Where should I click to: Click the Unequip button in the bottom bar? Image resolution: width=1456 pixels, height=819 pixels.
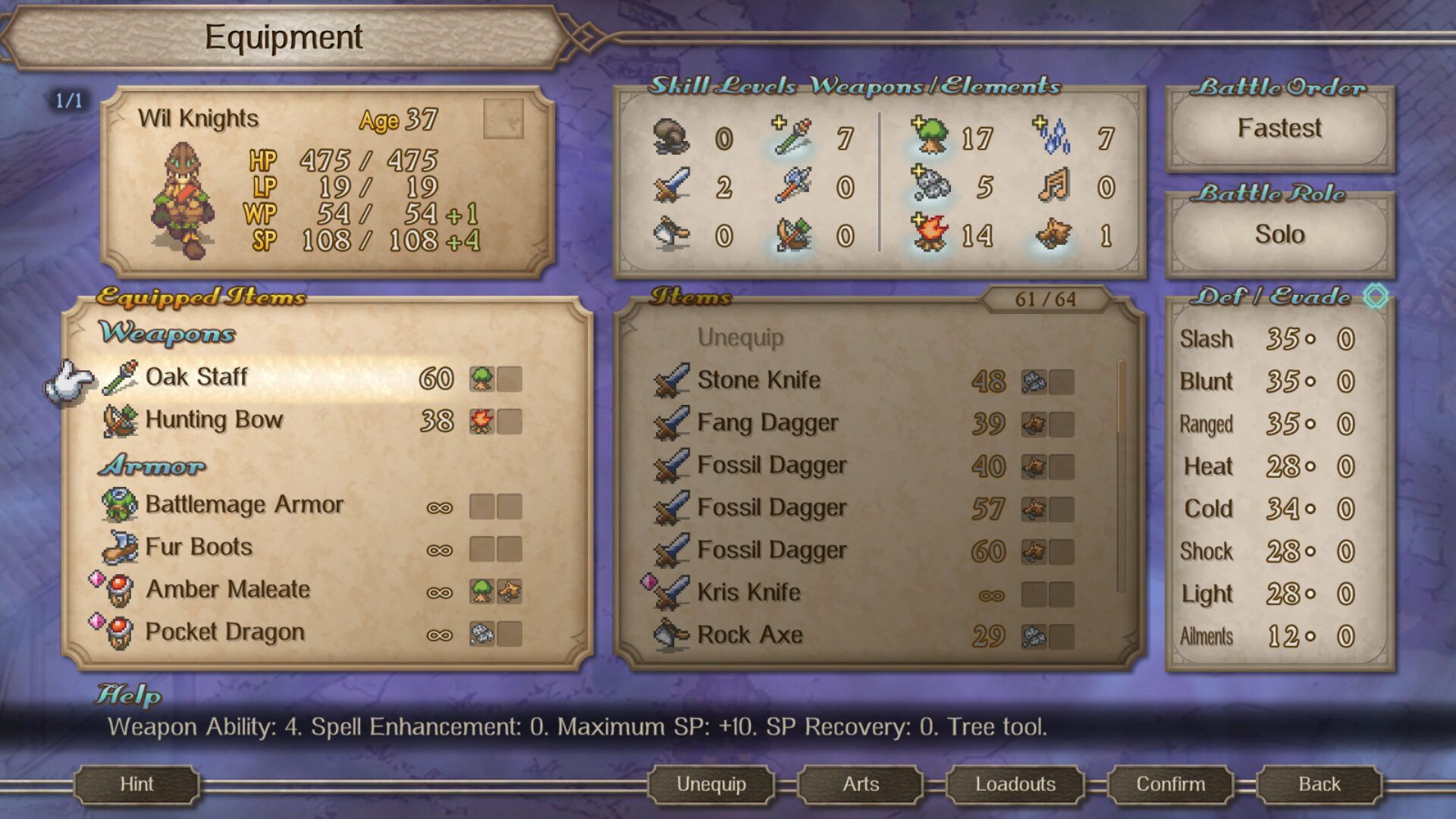(711, 784)
